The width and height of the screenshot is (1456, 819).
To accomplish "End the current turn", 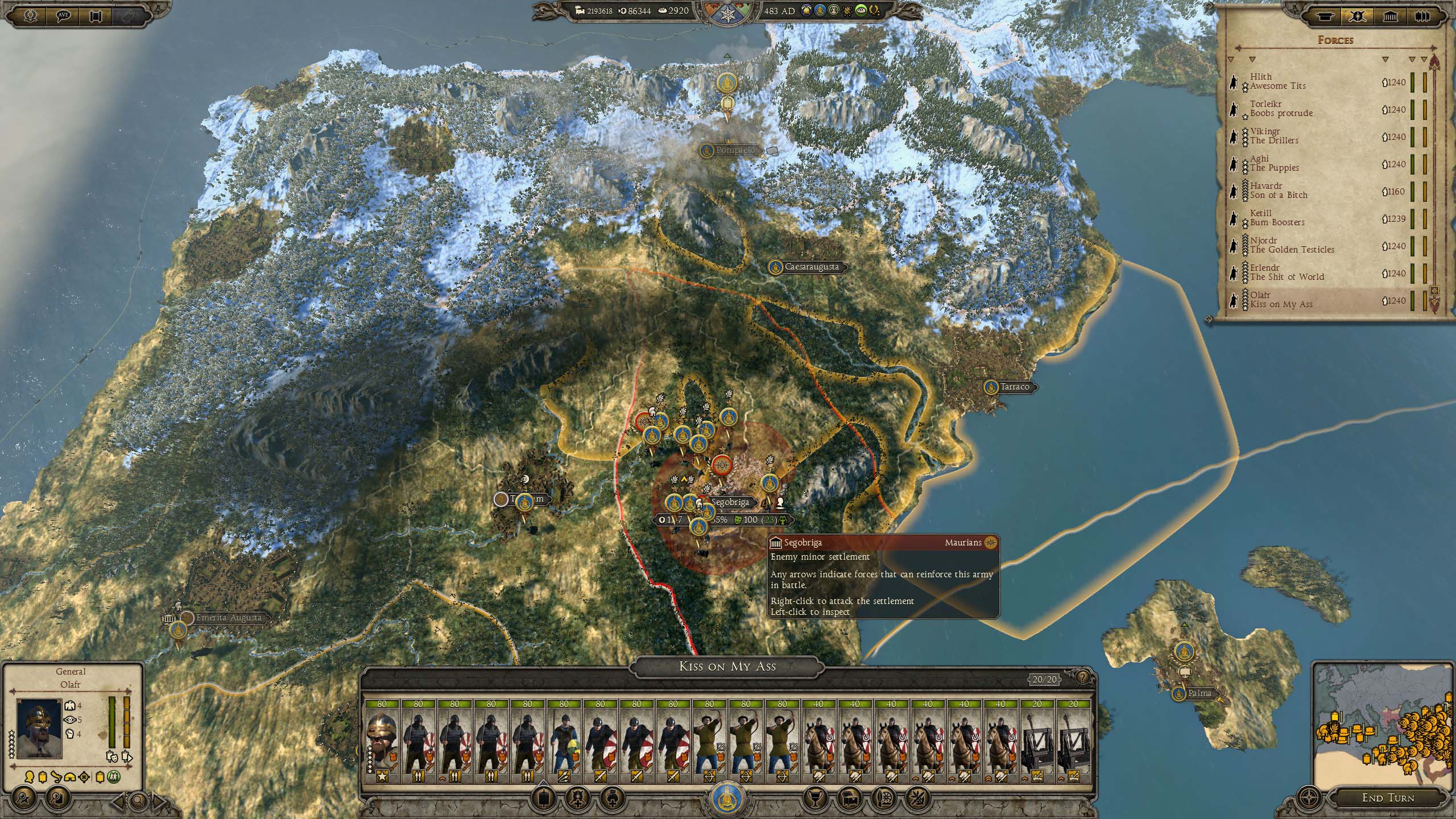I will [1388, 798].
